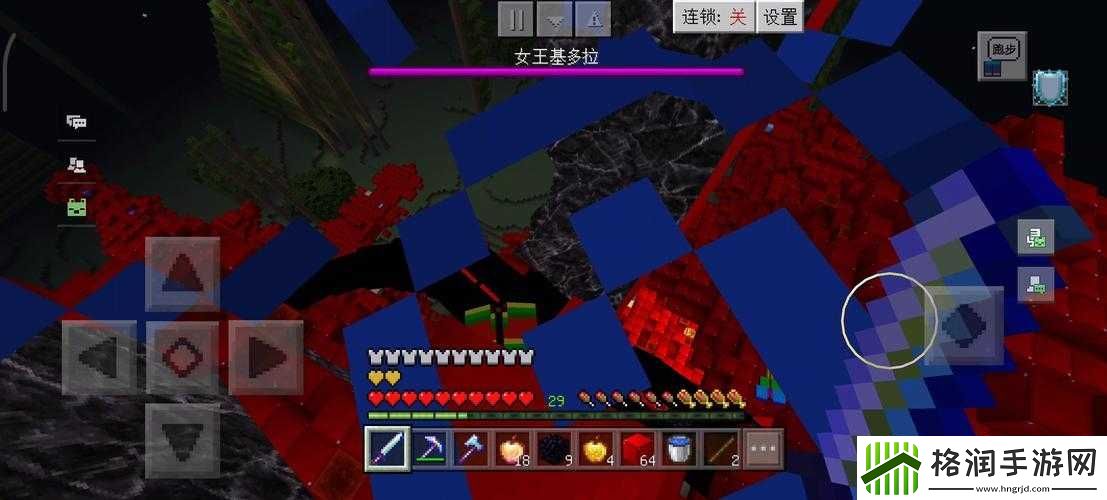Pick the water bucket slot

pos(681,446)
